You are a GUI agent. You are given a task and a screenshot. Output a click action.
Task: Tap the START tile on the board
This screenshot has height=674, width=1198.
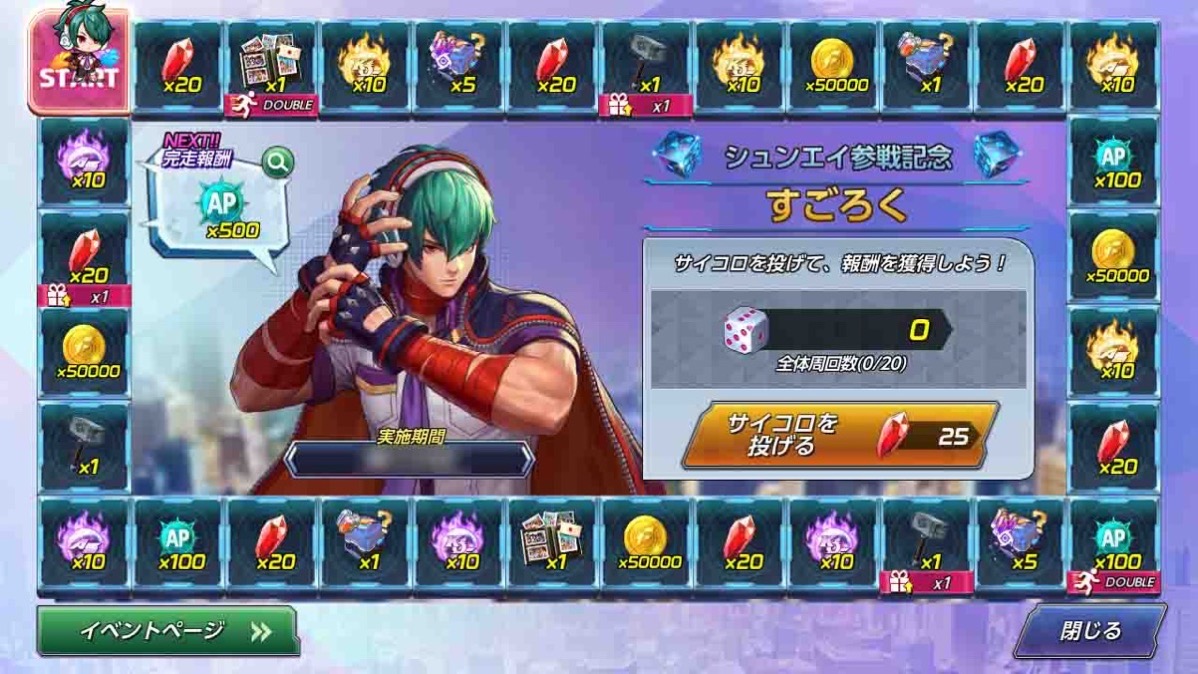pos(79,64)
